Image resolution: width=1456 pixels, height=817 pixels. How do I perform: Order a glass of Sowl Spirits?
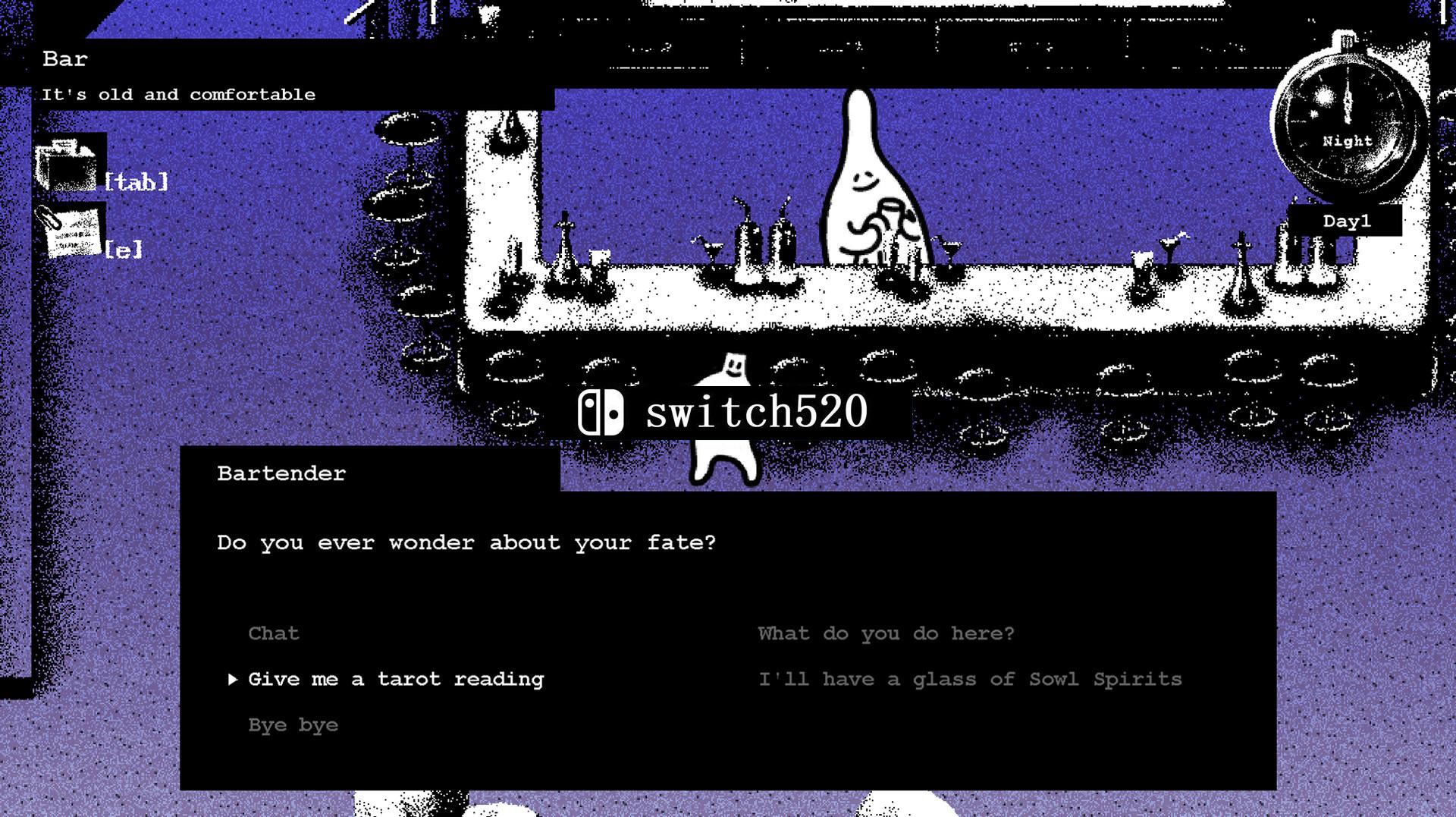(x=970, y=679)
